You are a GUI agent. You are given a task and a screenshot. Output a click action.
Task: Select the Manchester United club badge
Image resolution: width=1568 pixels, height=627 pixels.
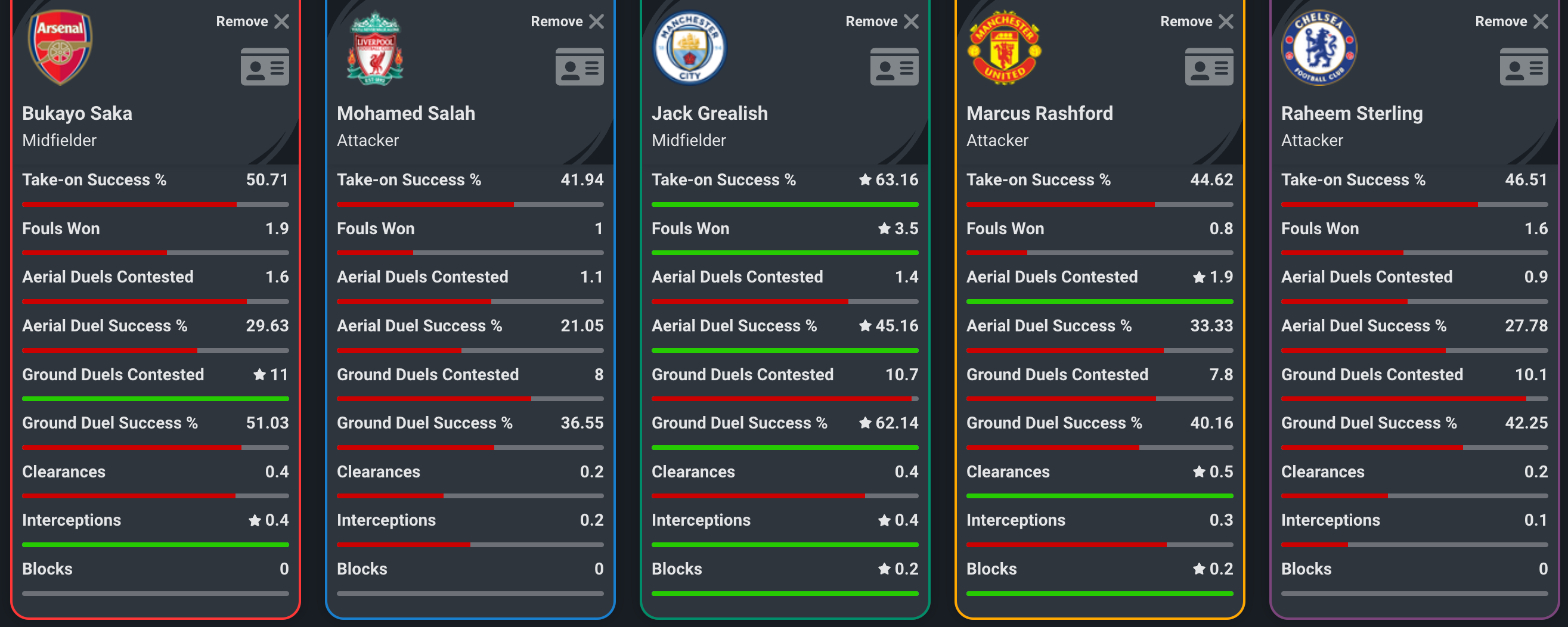tap(1005, 48)
